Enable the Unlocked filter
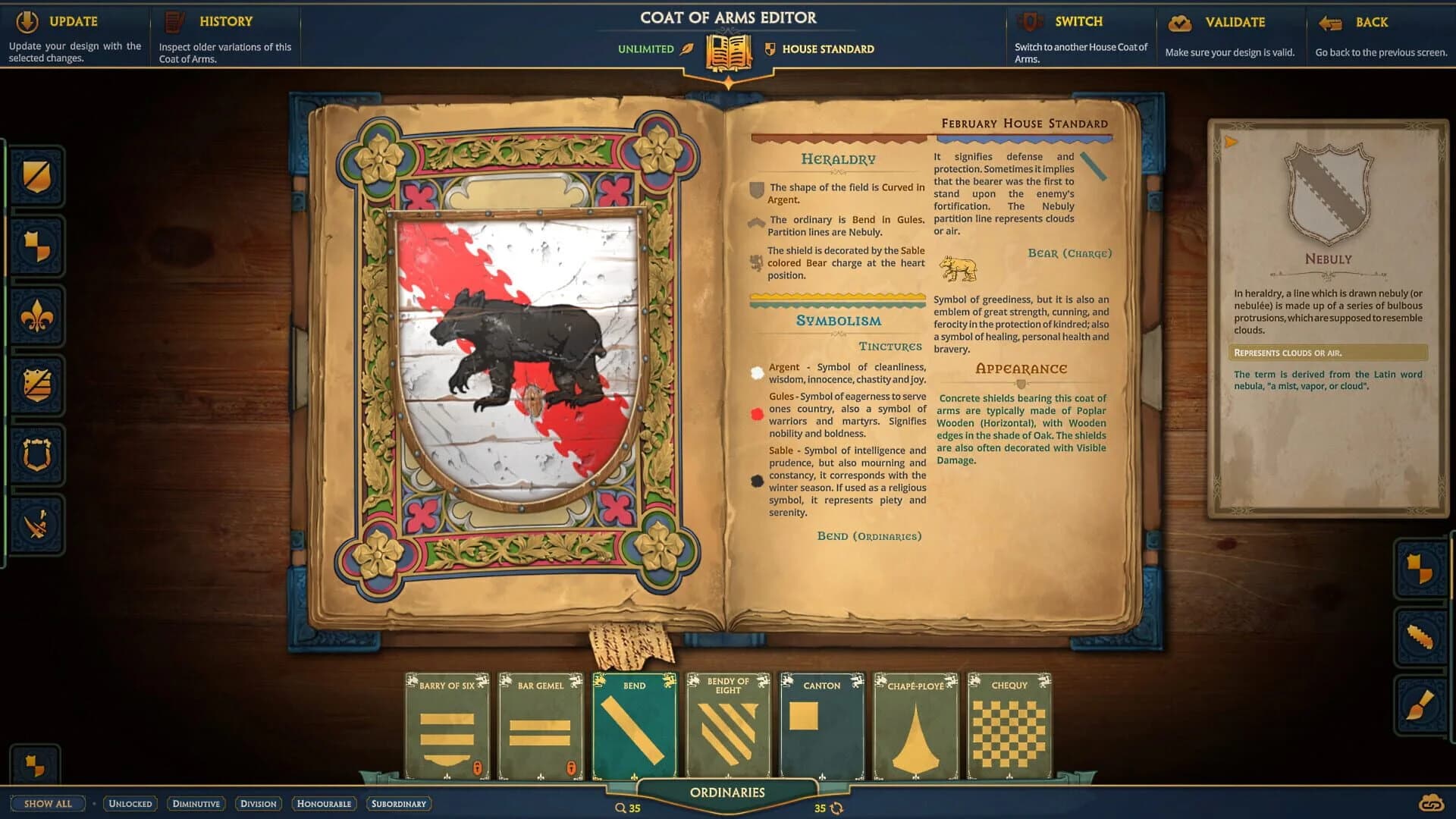 [129, 803]
